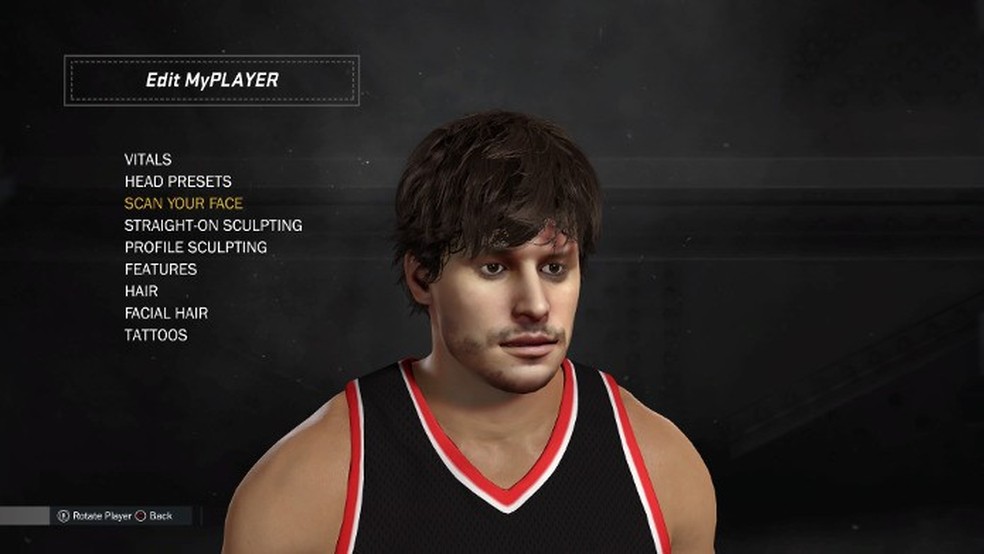Image resolution: width=984 pixels, height=554 pixels.
Task: Choose Scan Your Face
Action: [184, 203]
